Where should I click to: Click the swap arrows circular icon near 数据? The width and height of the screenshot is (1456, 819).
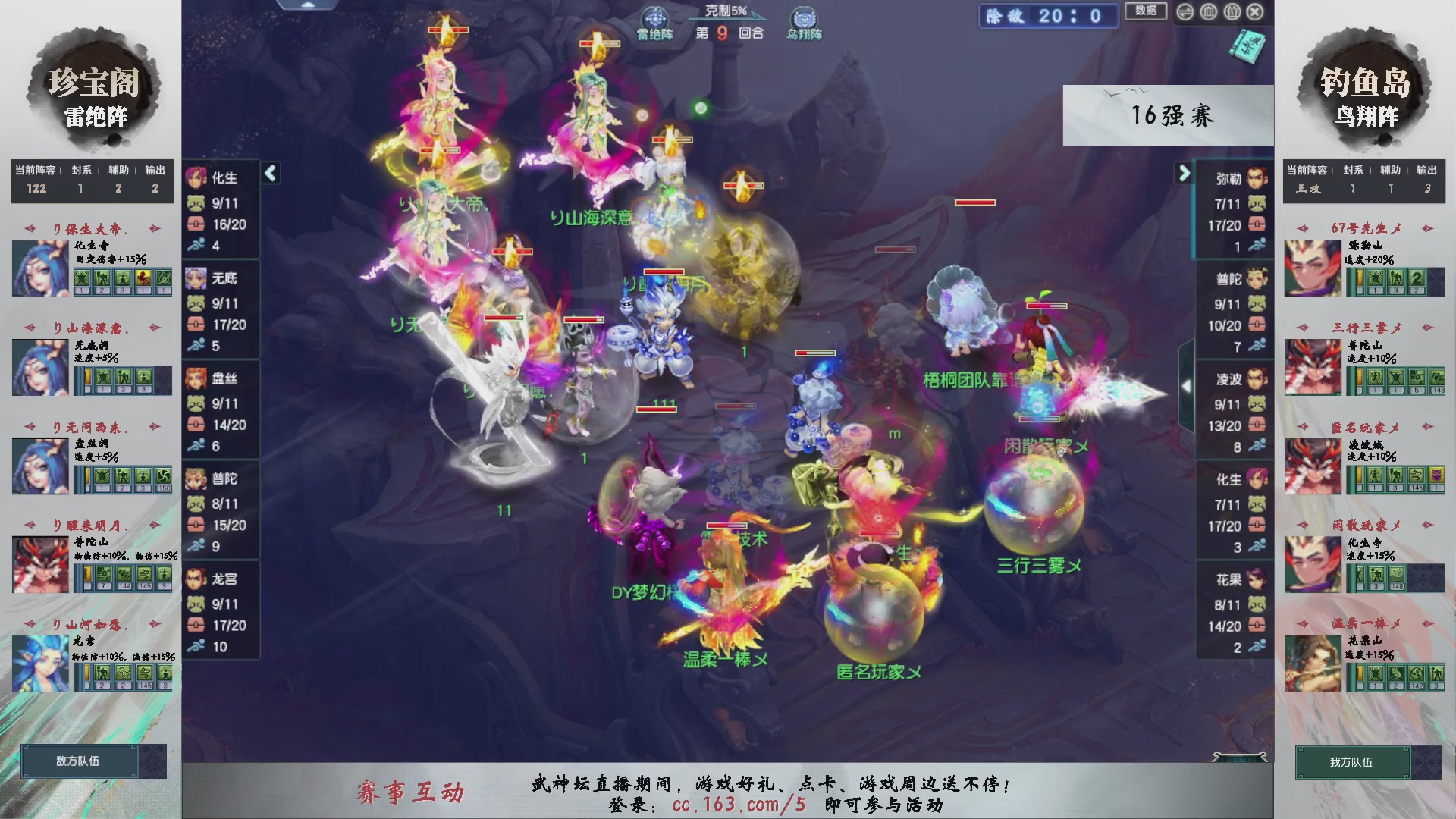[x=1185, y=11]
